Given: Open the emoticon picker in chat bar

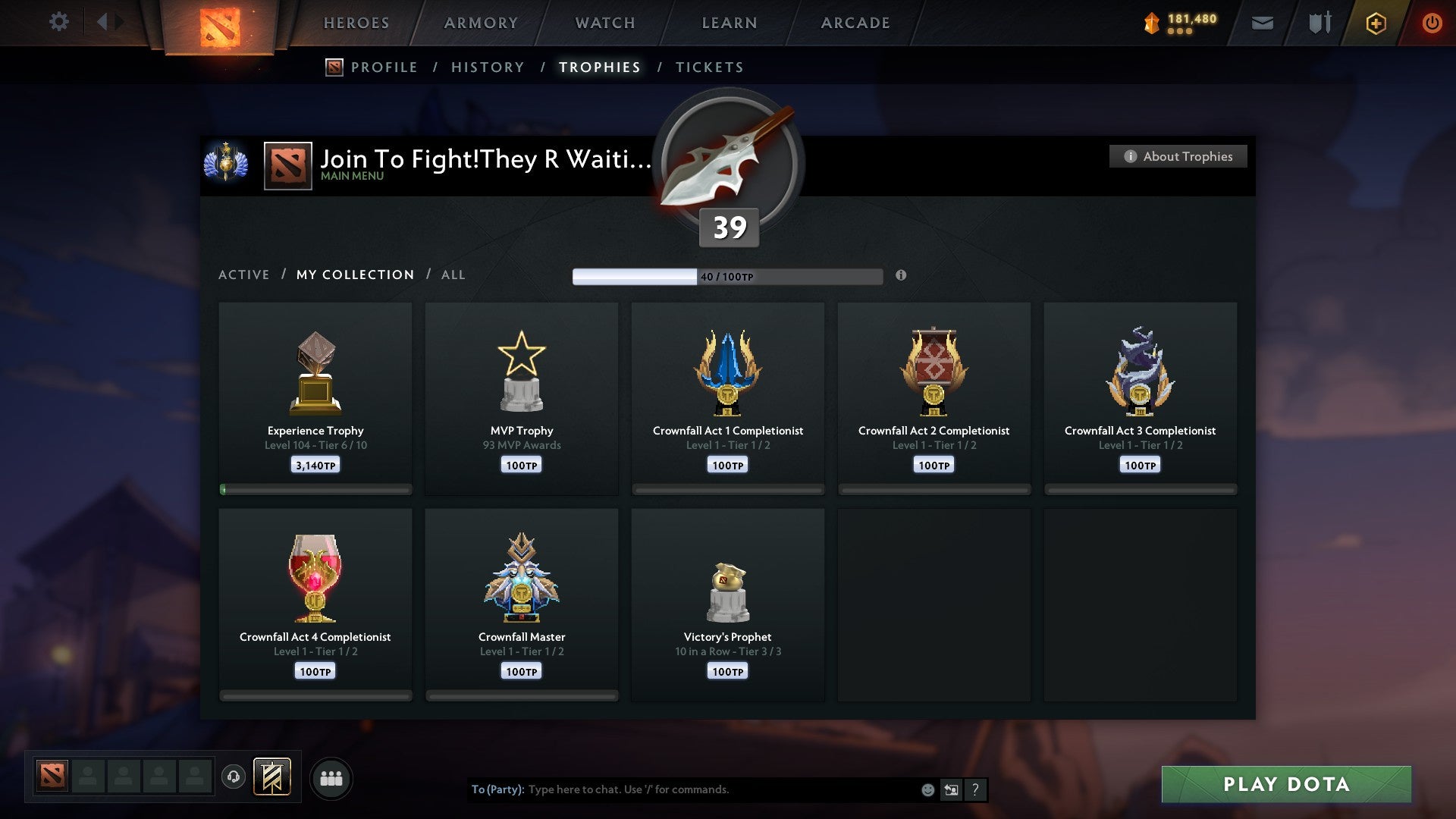Looking at the screenshot, I should tap(927, 789).
